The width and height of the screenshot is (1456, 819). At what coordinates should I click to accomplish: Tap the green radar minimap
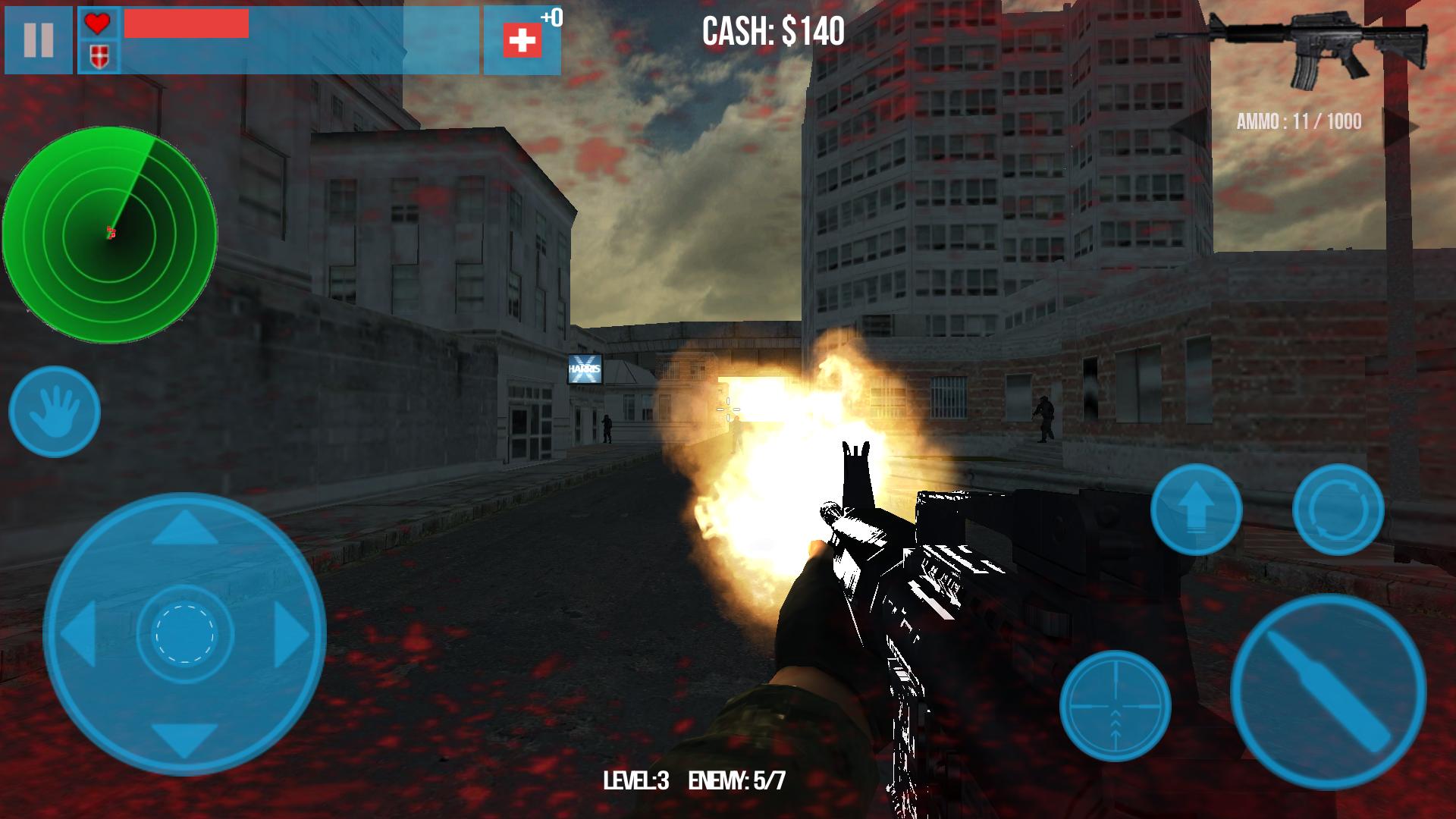(x=110, y=233)
